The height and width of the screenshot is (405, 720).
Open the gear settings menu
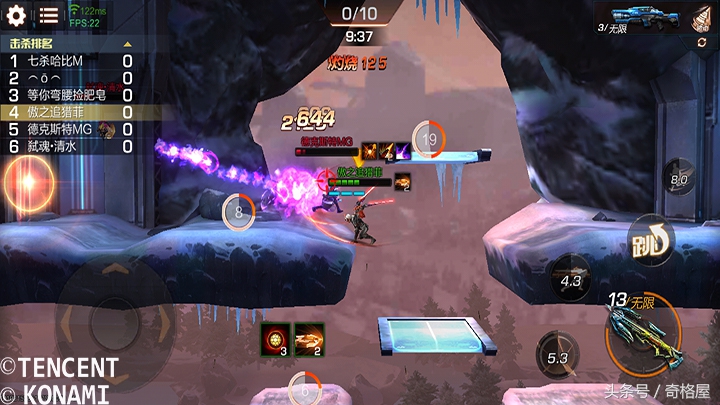(x=18, y=15)
